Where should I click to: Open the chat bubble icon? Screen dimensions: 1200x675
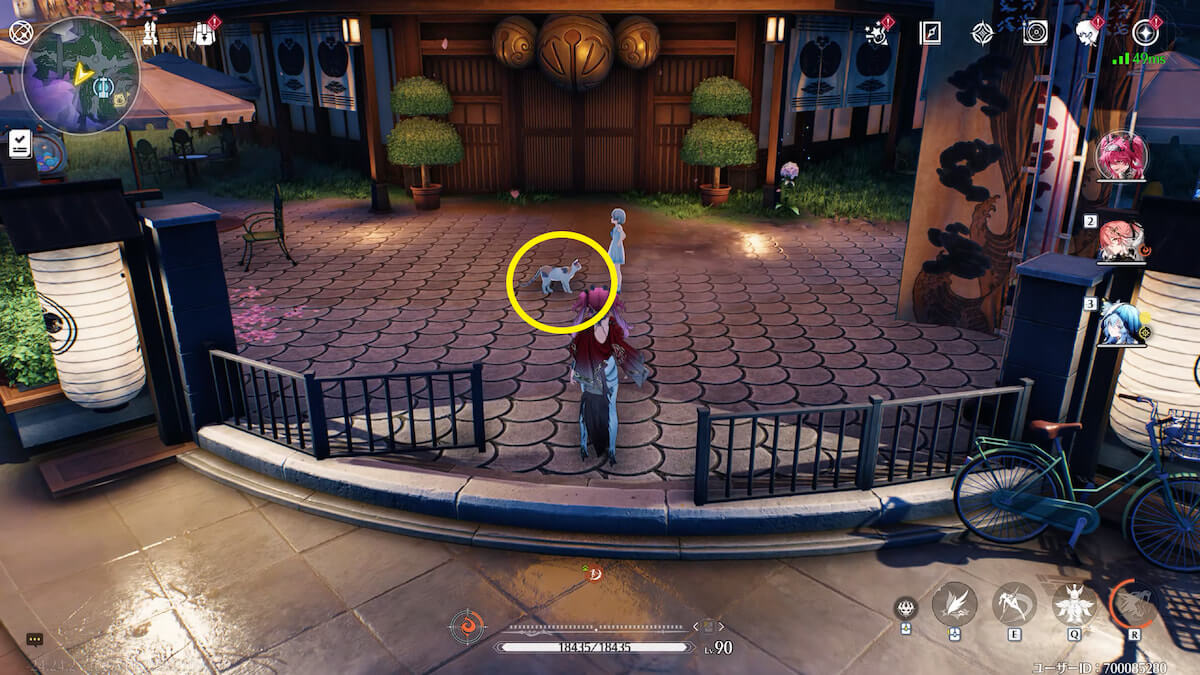tap(35, 639)
